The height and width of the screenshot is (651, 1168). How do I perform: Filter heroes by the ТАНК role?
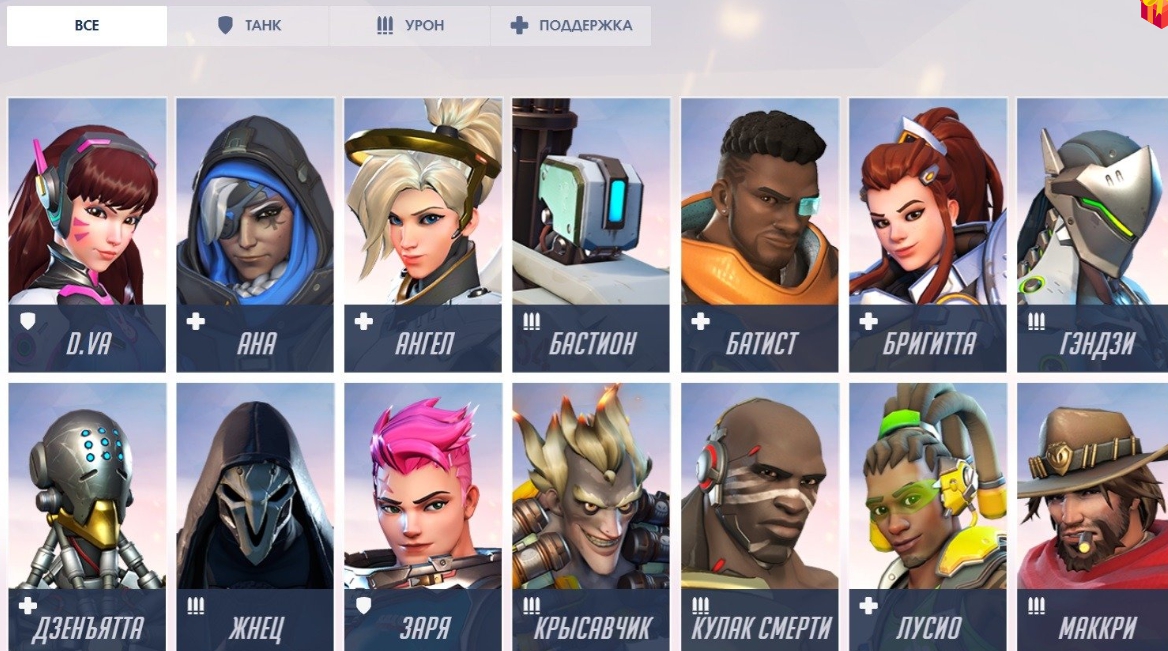(248, 26)
